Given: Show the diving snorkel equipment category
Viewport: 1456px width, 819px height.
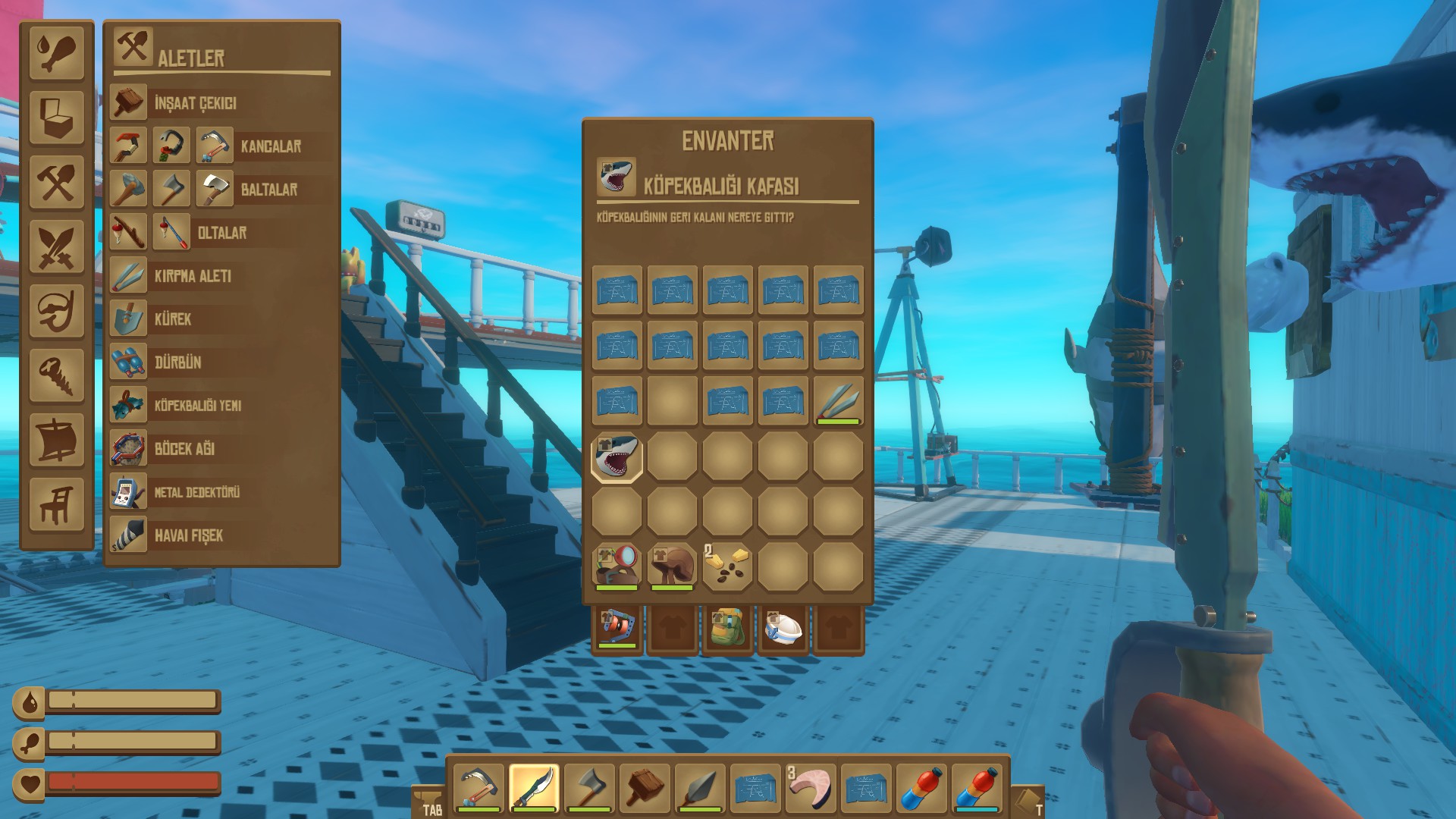Looking at the screenshot, I should [57, 311].
